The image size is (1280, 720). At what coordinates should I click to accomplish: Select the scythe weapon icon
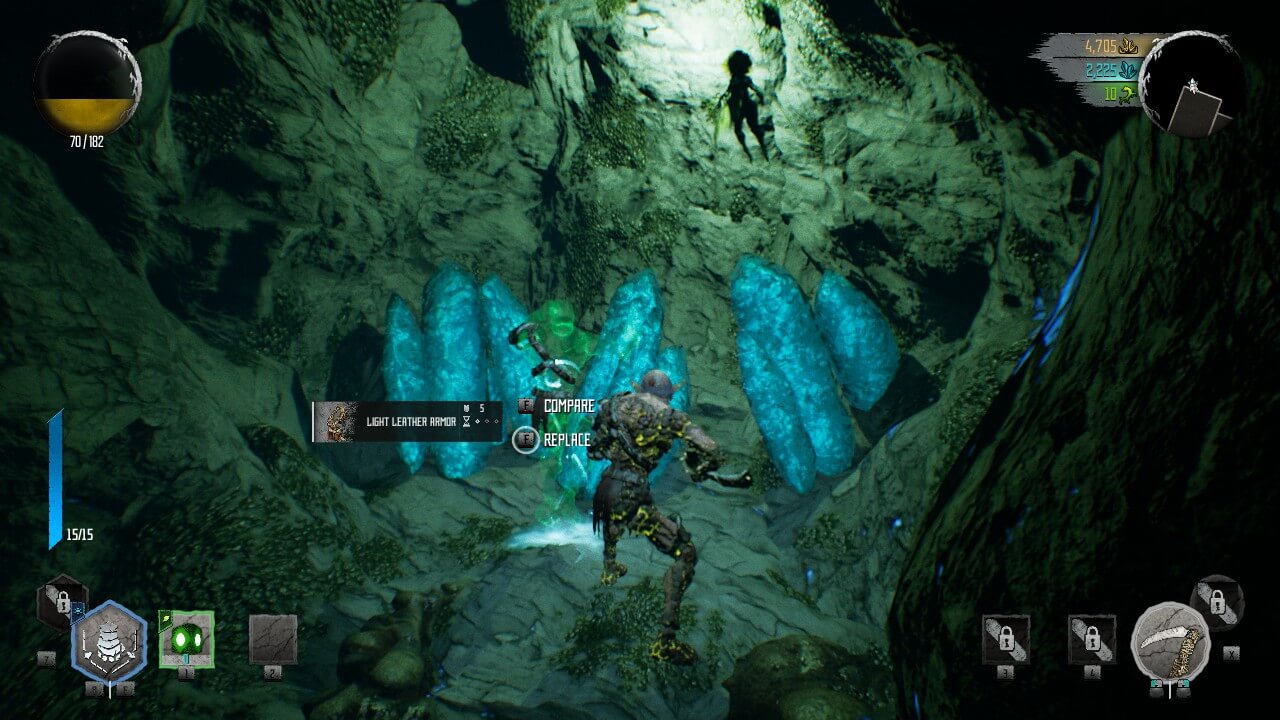coord(1170,641)
